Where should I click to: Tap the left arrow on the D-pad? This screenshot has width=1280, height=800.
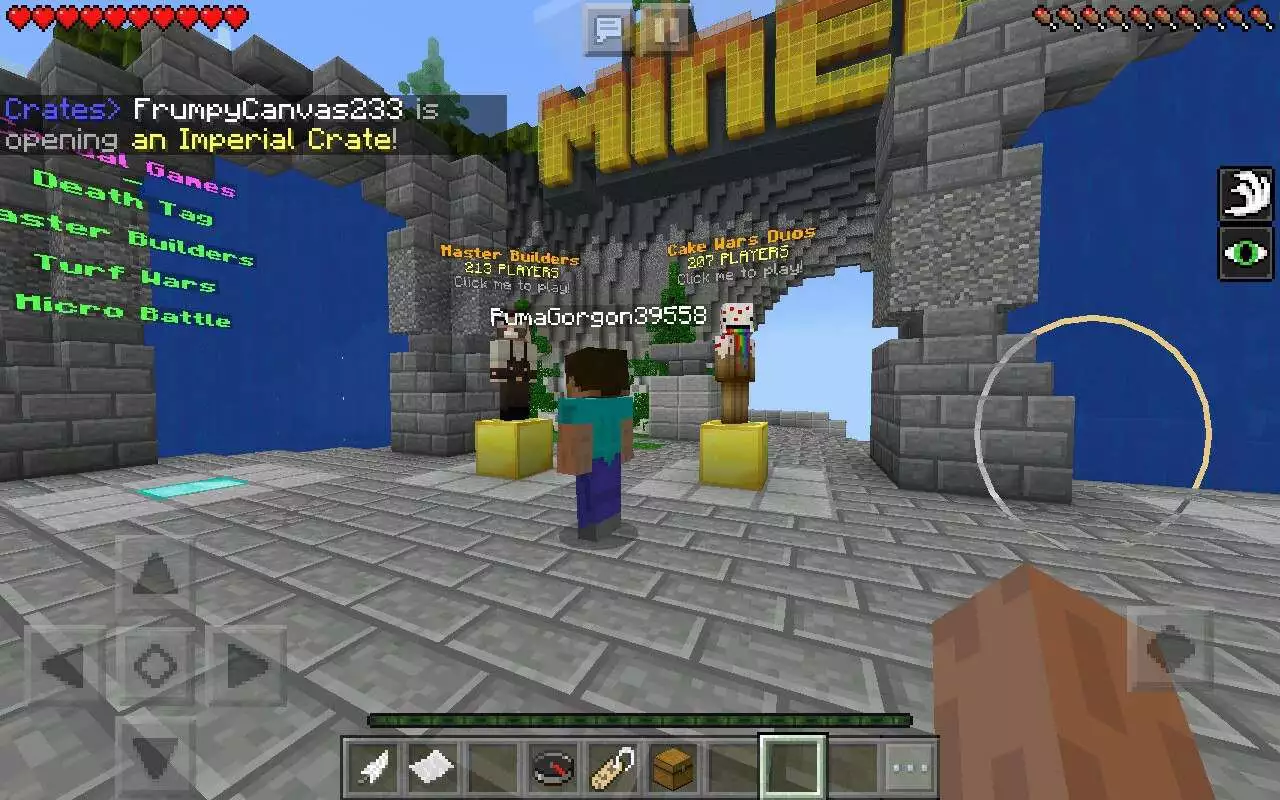(64, 664)
